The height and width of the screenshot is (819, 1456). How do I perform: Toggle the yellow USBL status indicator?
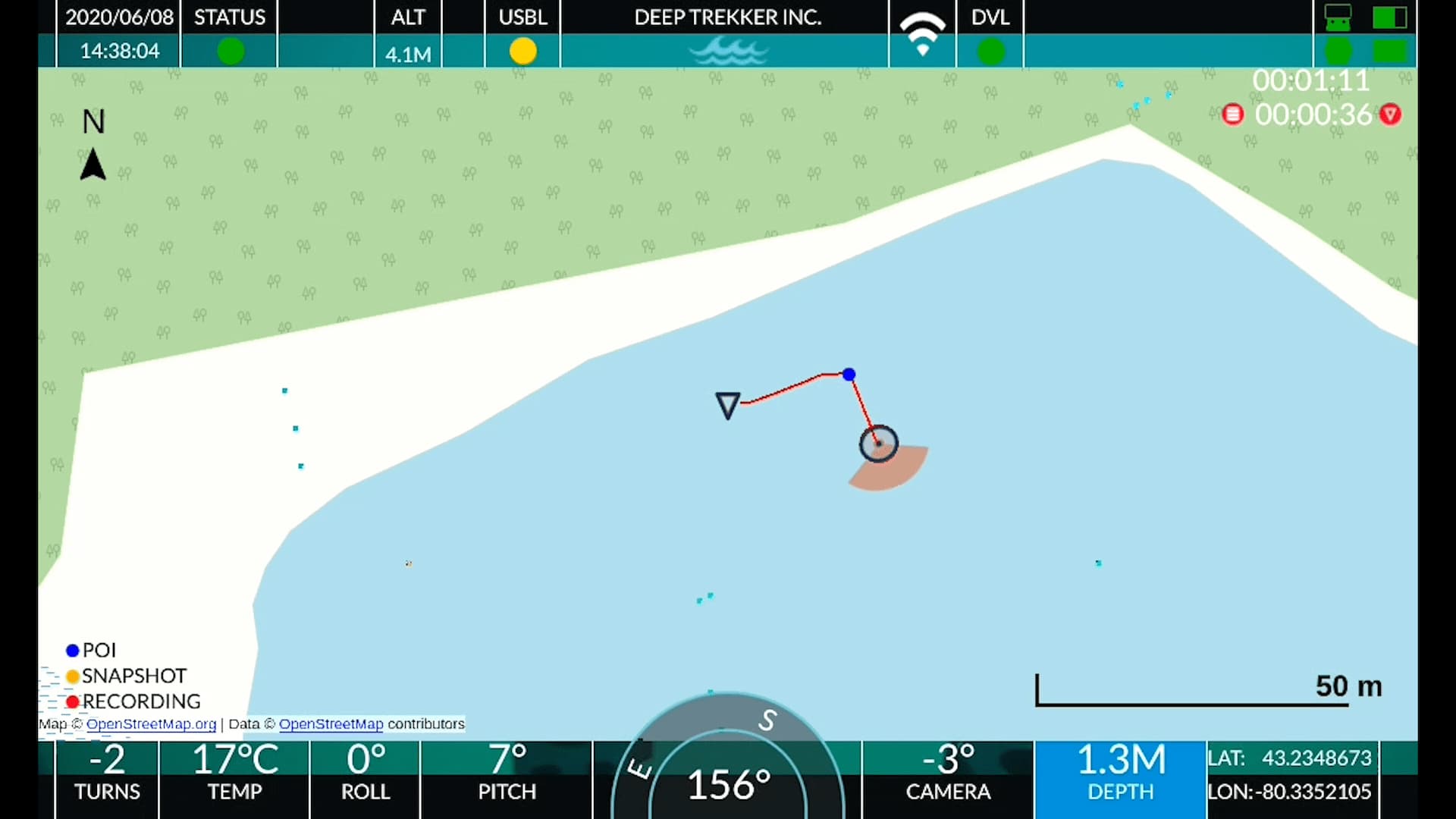pos(522,52)
